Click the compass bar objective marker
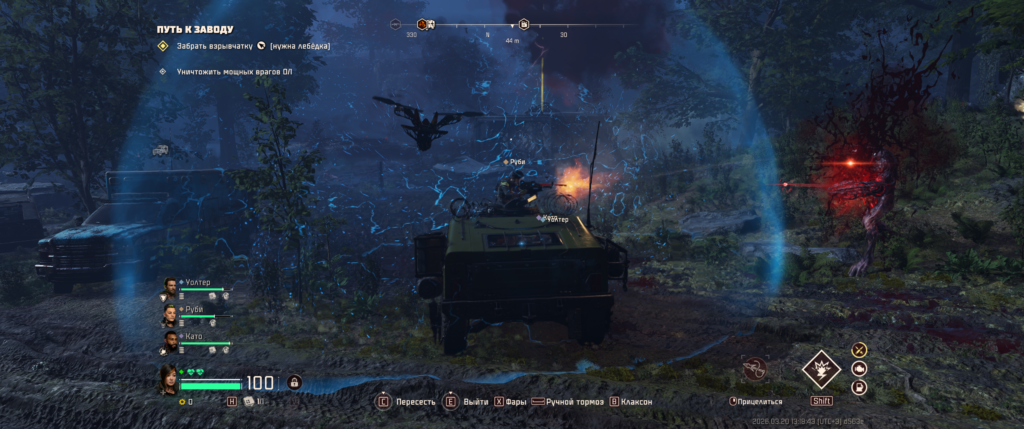 click(523, 24)
